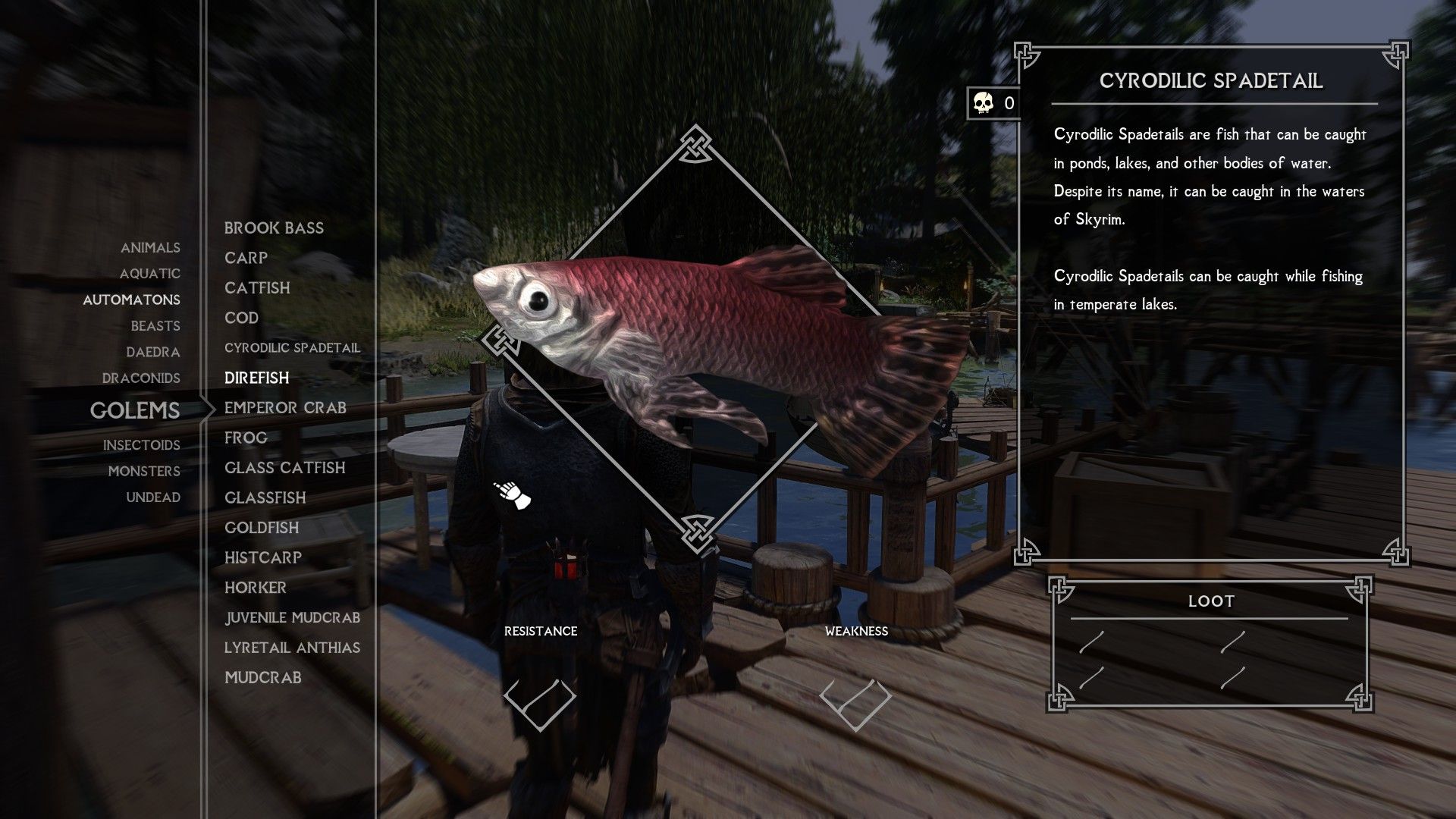Select DIREFISH from the species list
1456x819 pixels.
tap(256, 377)
